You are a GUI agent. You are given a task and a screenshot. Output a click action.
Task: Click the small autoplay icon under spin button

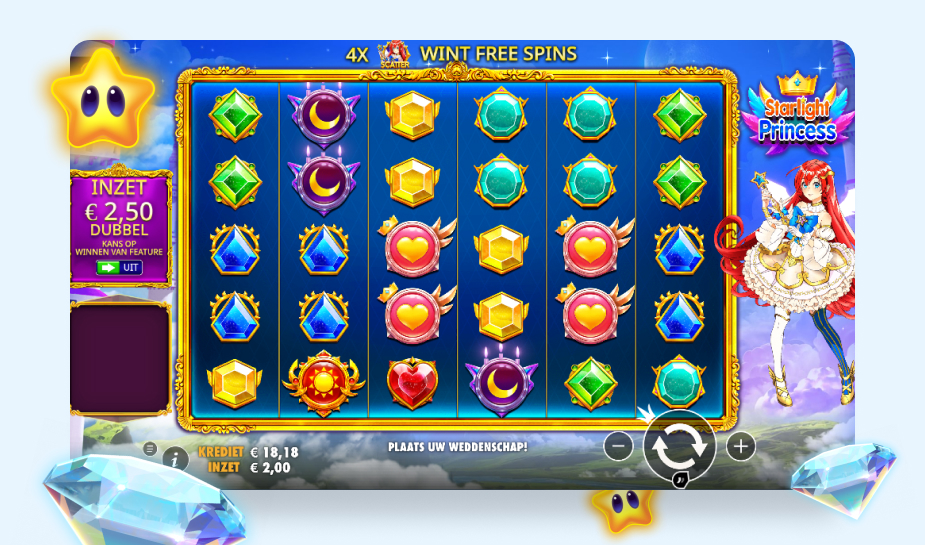(680, 480)
